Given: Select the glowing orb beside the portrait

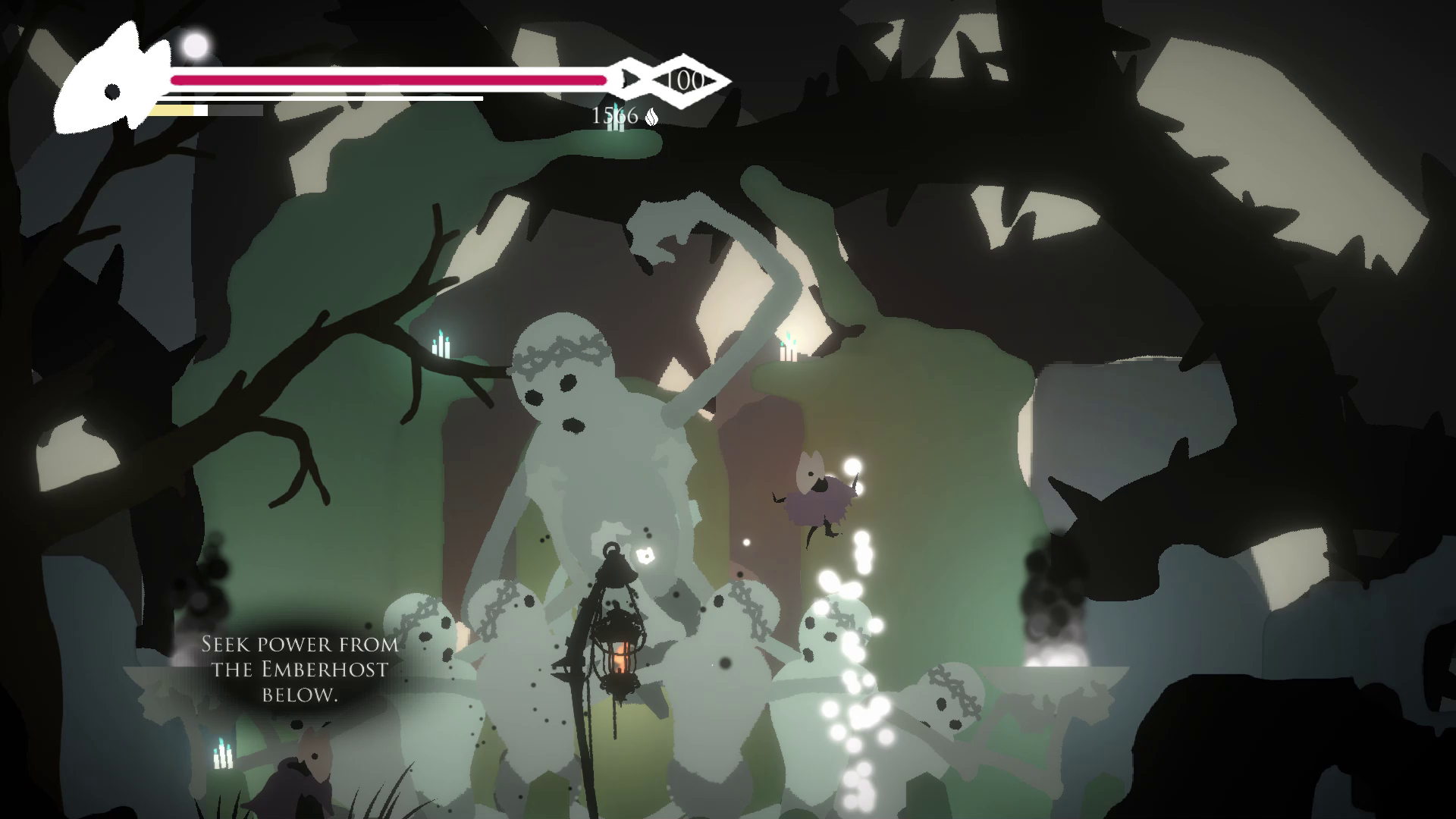Looking at the screenshot, I should [196, 46].
